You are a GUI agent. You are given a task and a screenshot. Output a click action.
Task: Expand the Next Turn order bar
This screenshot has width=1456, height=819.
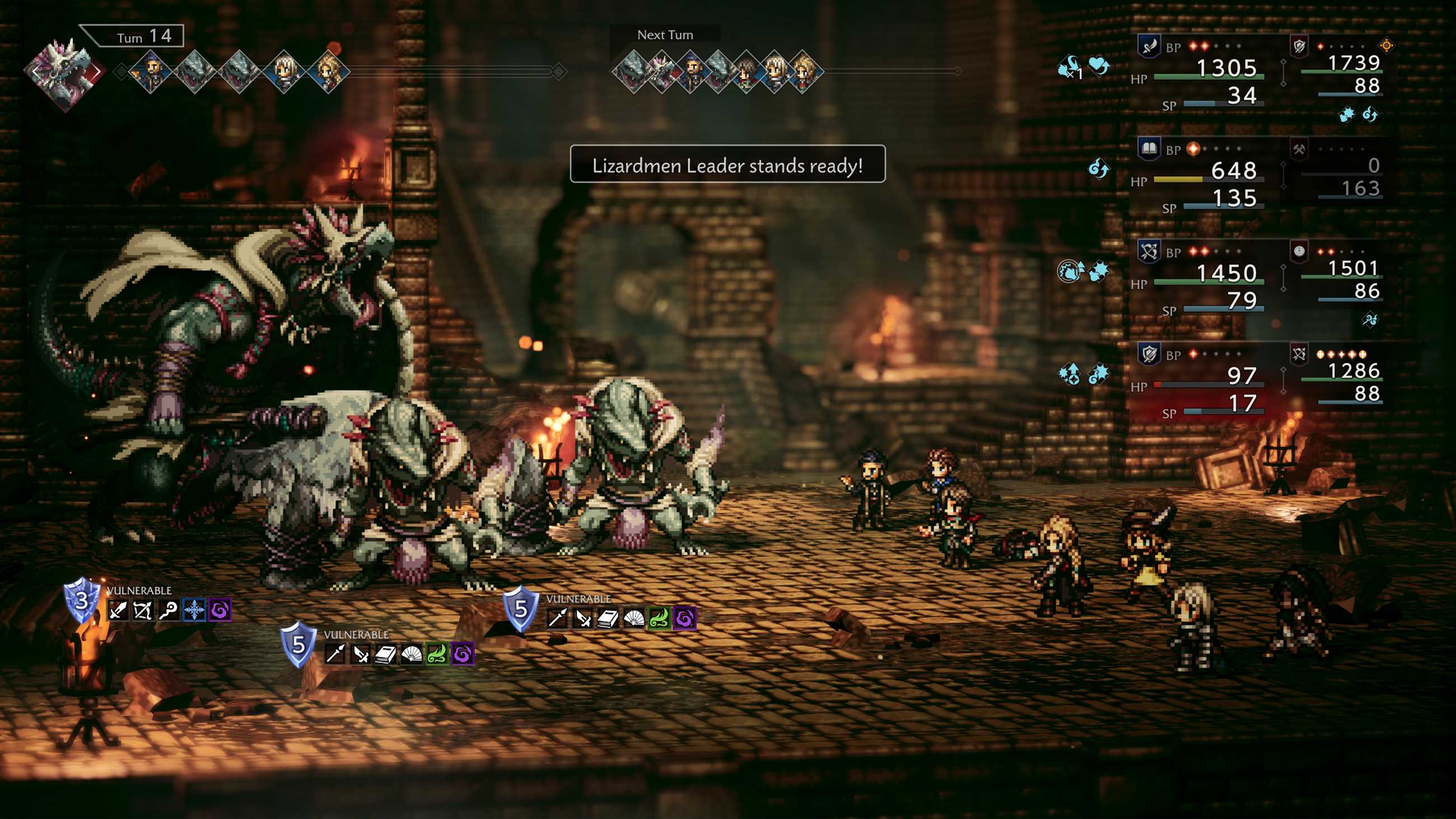724,72
